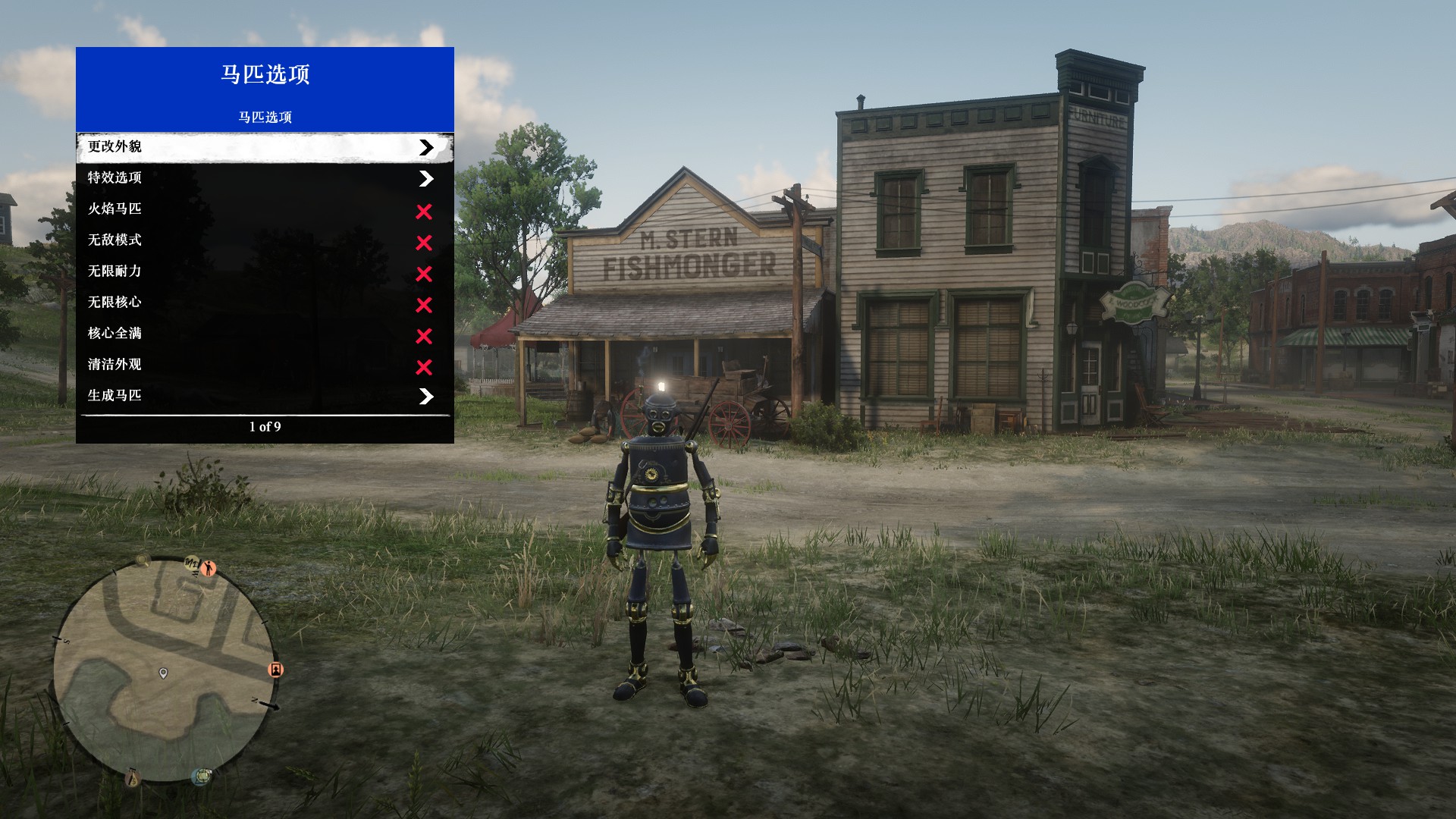The height and width of the screenshot is (819, 1456).
Task: Enable 无敌模式 for the horse
Action: pos(265,240)
